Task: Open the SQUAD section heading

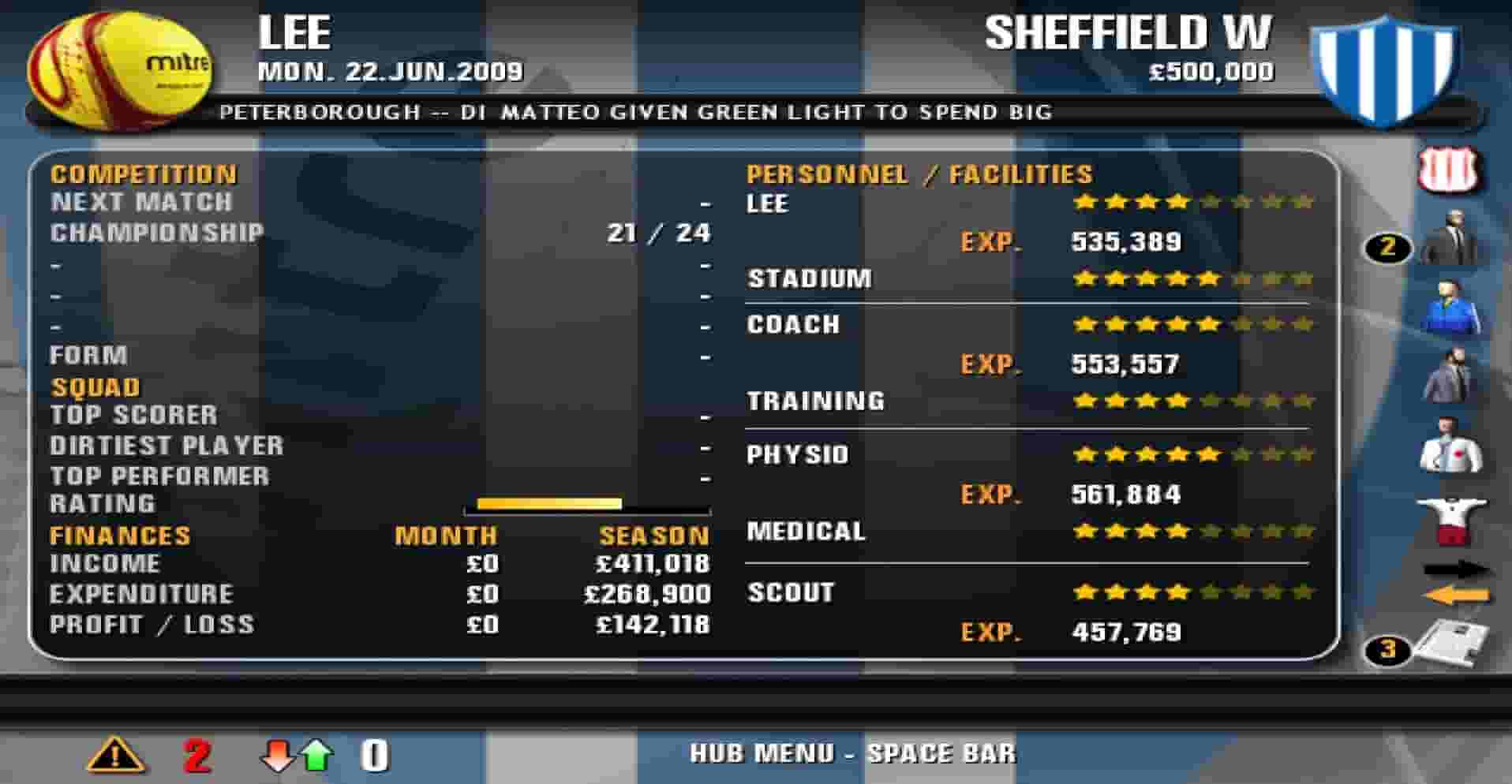Action: click(94, 386)
